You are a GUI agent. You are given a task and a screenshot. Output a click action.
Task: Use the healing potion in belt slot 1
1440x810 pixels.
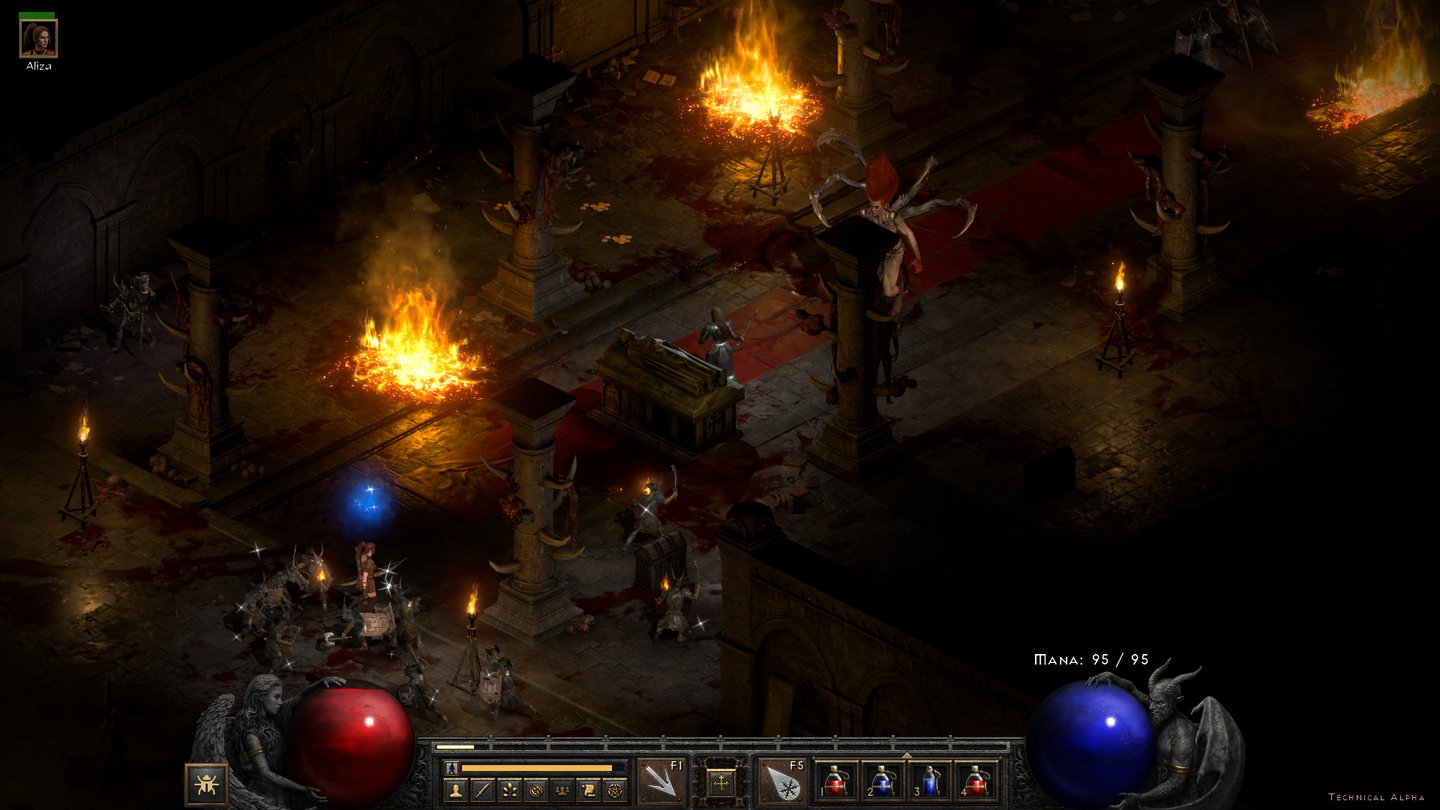tap(836, 781)
